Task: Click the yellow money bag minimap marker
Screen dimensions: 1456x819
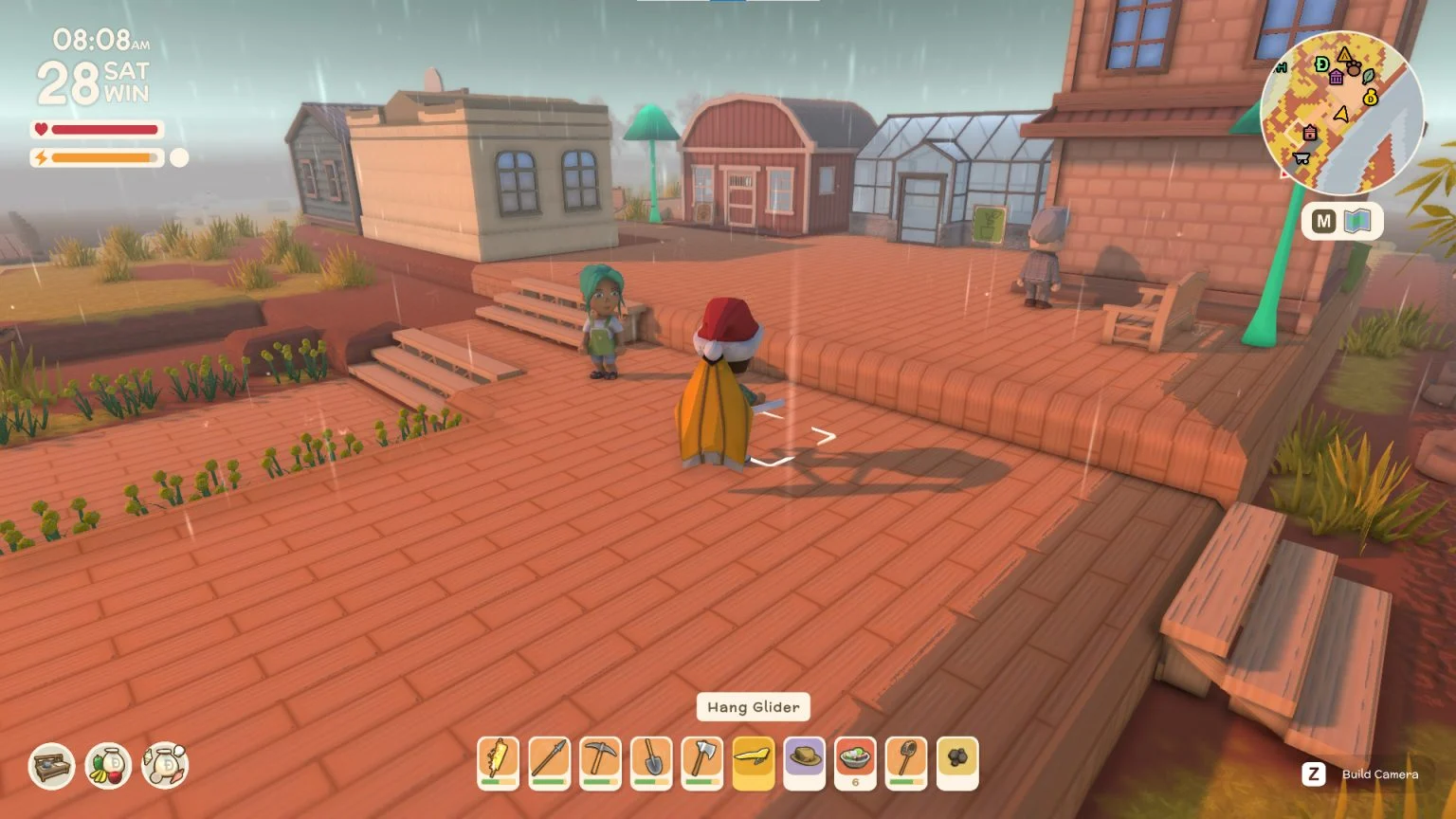Action: (1370, 97)
